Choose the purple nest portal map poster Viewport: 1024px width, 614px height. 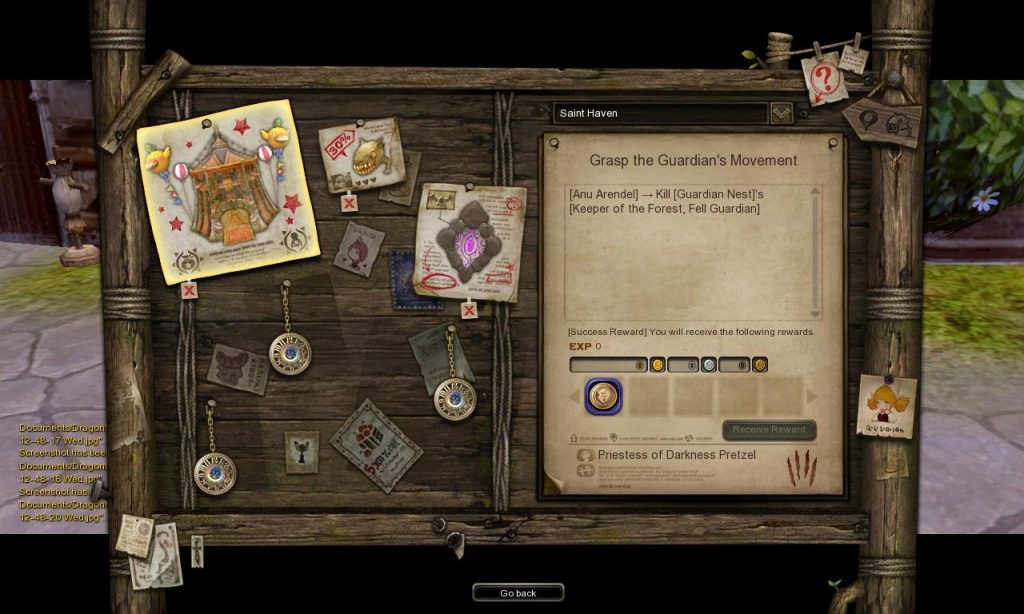469,240
